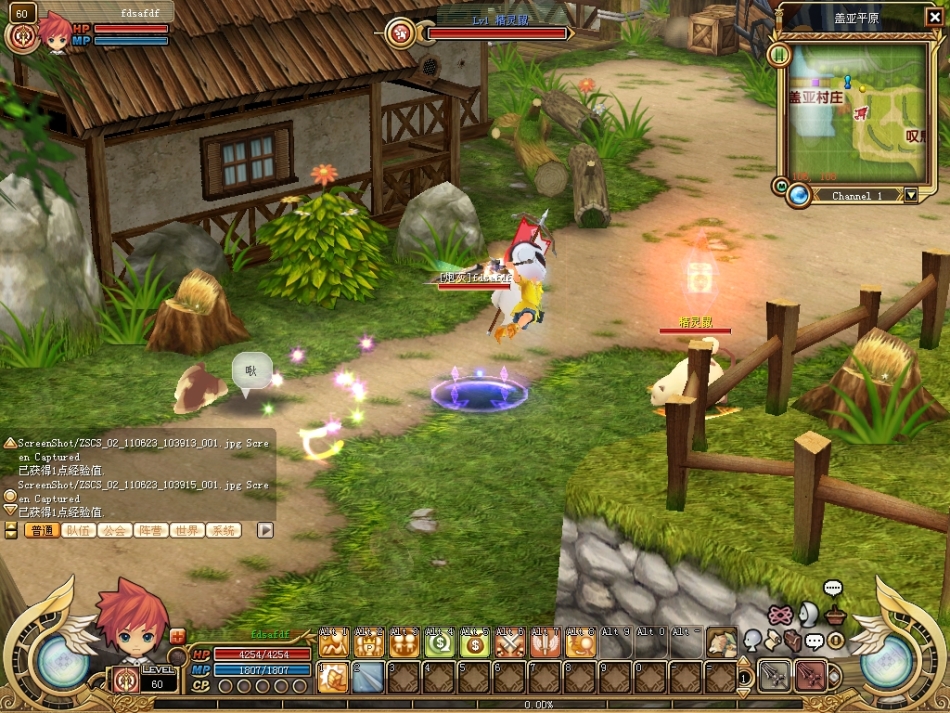Choose the 系统 chat tab
This screenshot has height=713, width=950.
223,531
